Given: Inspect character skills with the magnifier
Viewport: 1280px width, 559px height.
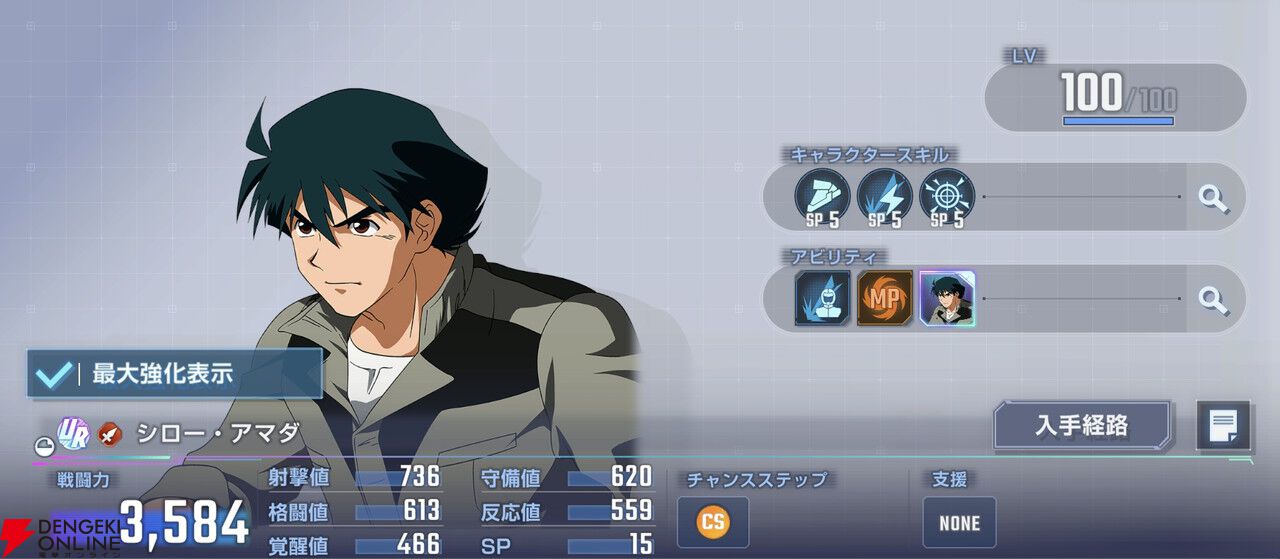Looking at the screenshot, I should click(x=1213, y=197).
